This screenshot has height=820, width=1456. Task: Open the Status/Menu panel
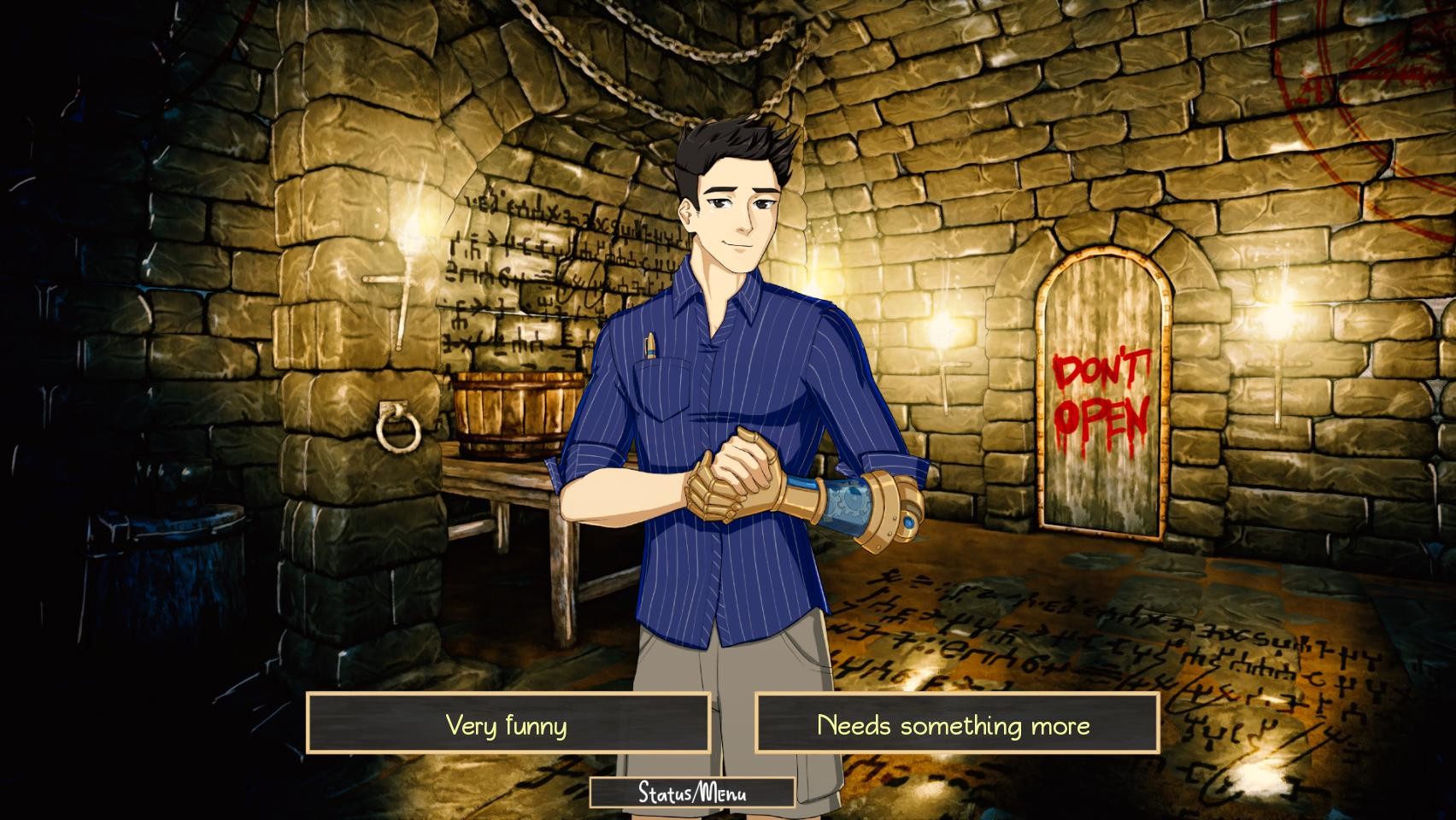(693, 794)
